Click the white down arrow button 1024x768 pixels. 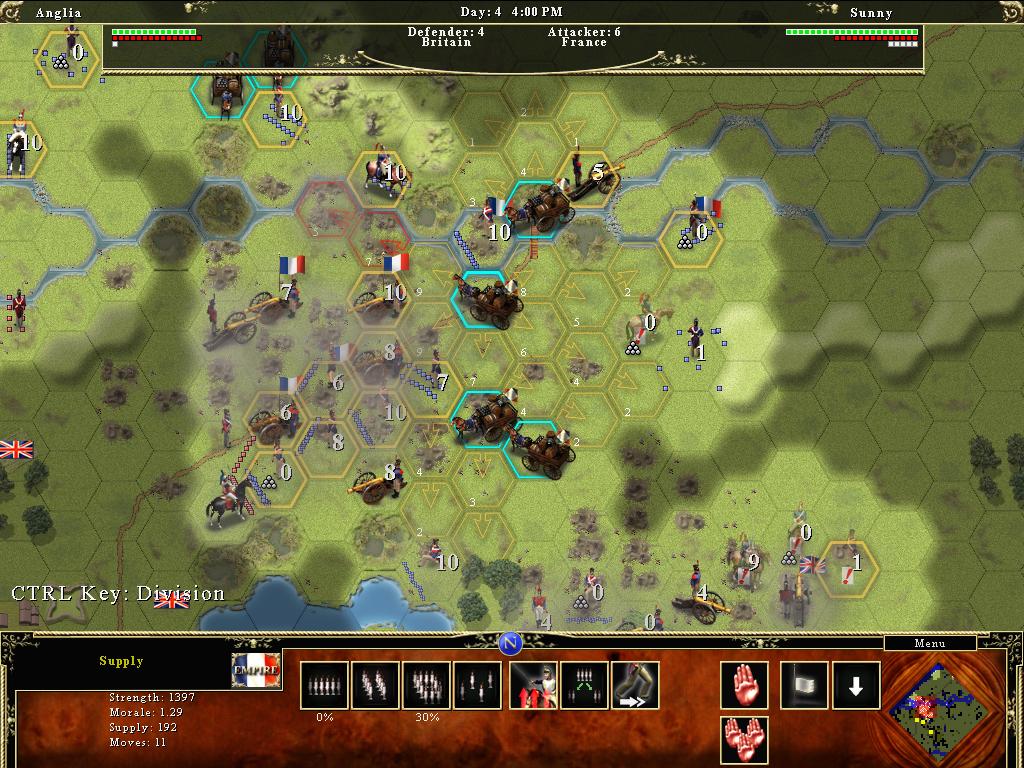click(x=857, y=685)
